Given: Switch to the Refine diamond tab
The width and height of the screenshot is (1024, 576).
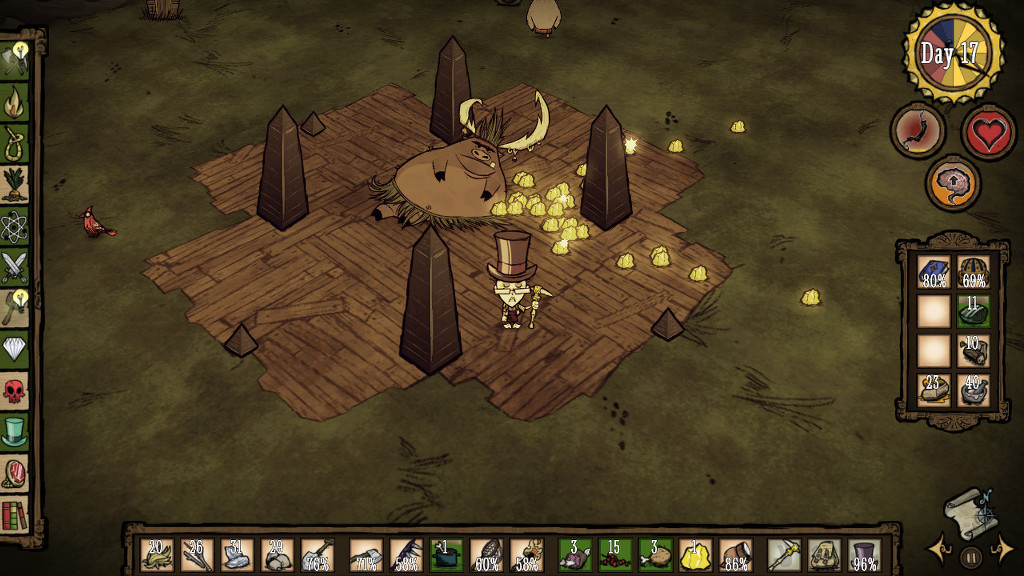Looking at the screenshot, I should (x=15, y=348).
